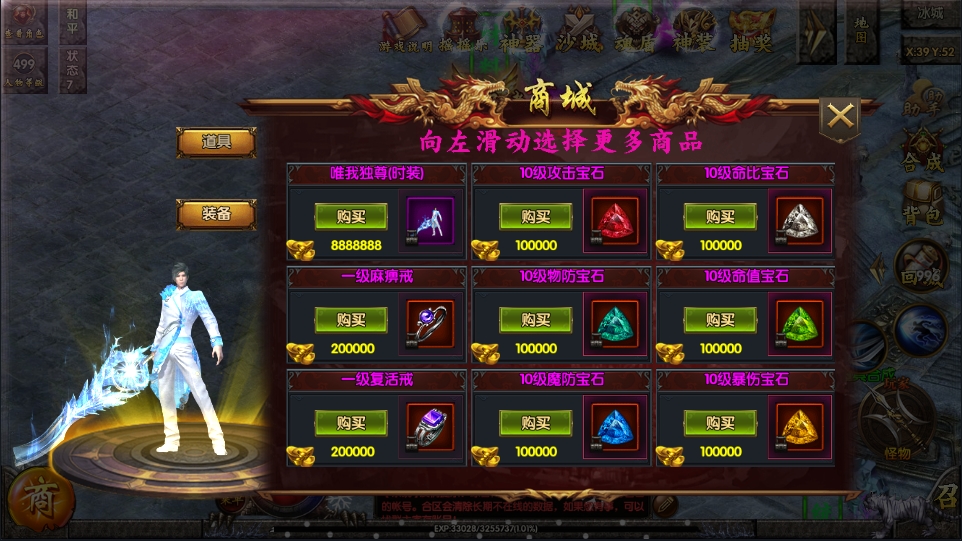Switch to the 道具 items tab
The image size is (962, 541).
216,142
